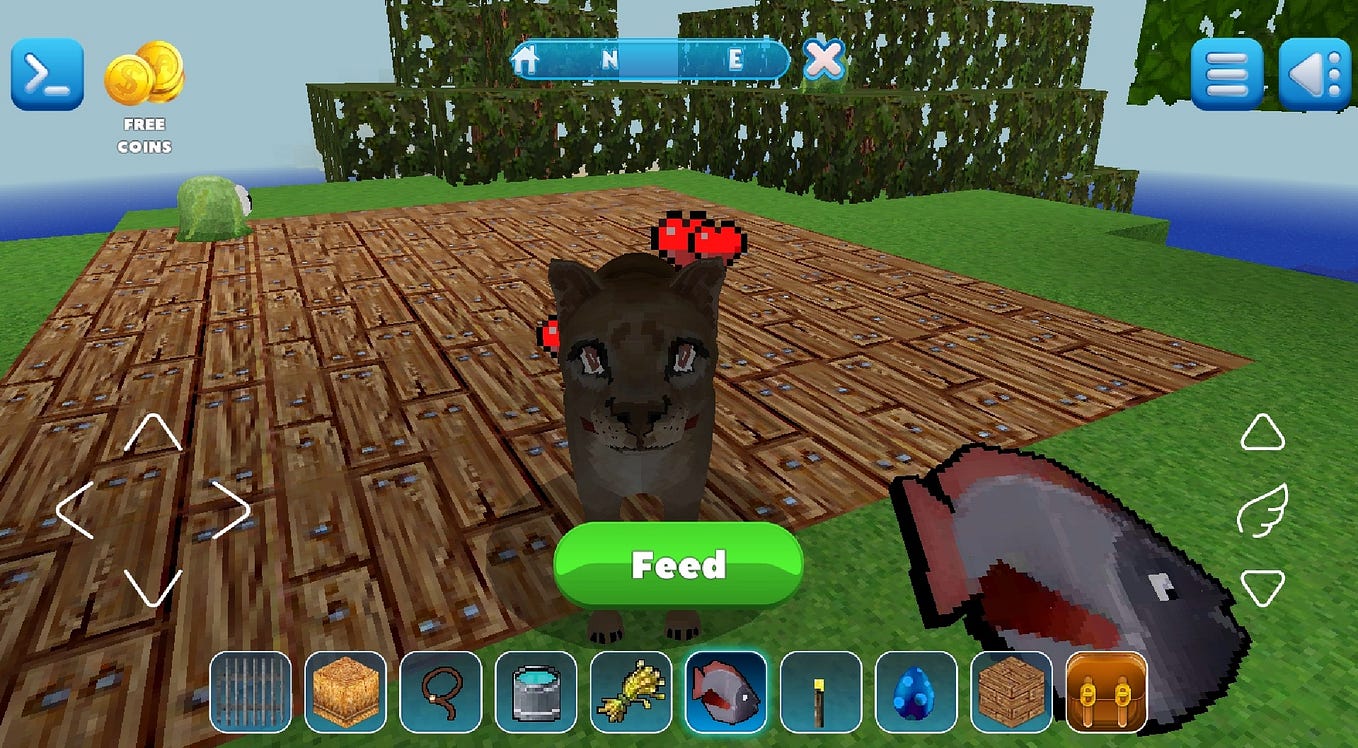Select the wooden planks block slot
Image resolution: width=1358 pixels, height=748 pixels.
1011,691
